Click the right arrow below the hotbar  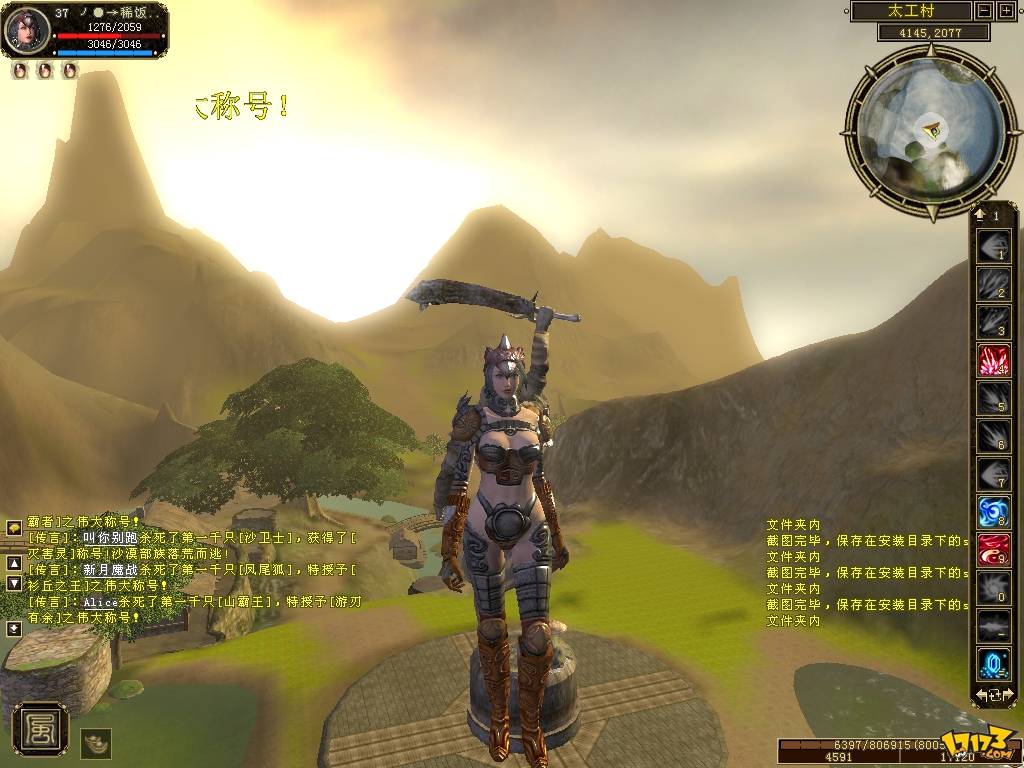pyautogui.click(x=1007, y=694)
